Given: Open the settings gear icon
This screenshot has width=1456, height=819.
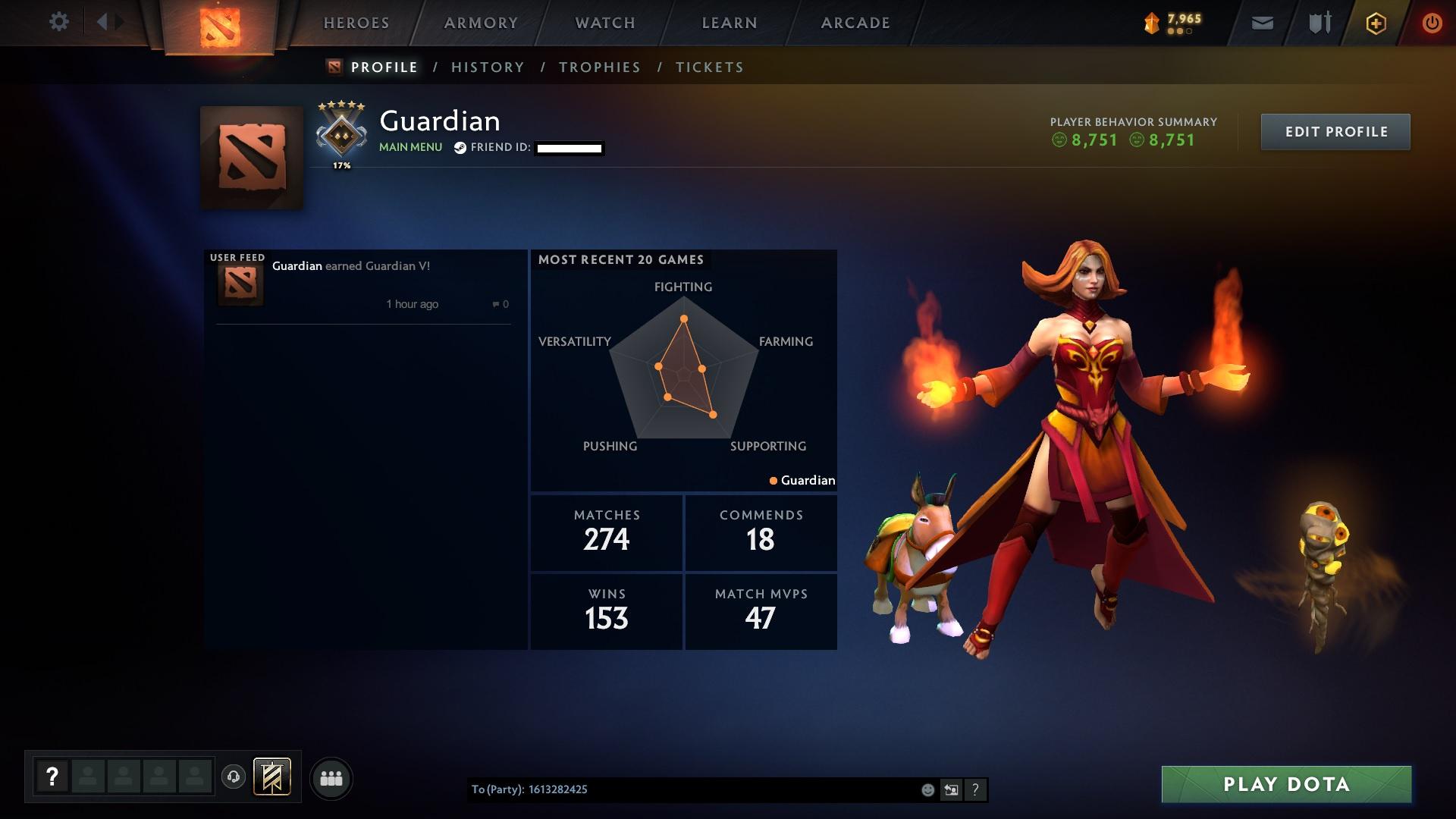Looking at the screenshot, I should (59, 22).
